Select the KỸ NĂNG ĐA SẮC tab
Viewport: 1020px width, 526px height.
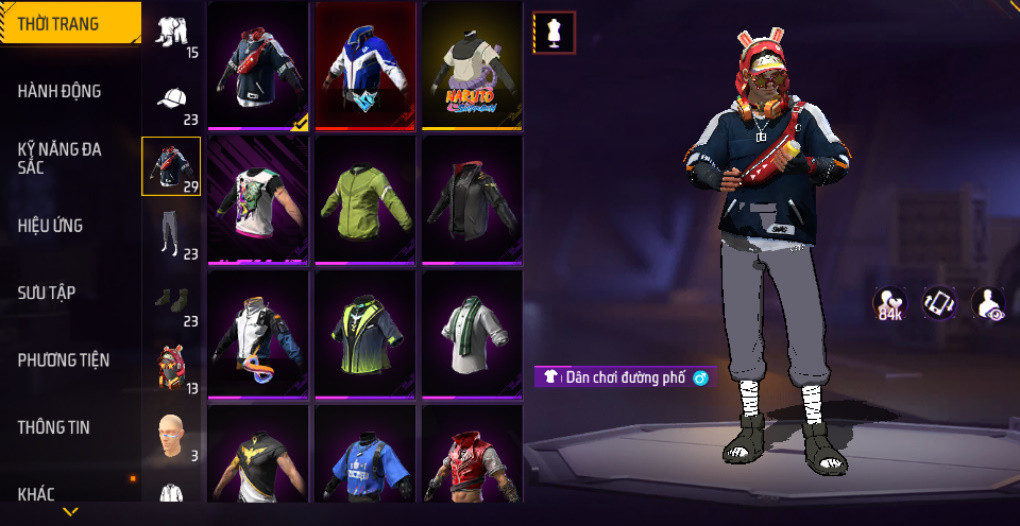click(60, 158)
